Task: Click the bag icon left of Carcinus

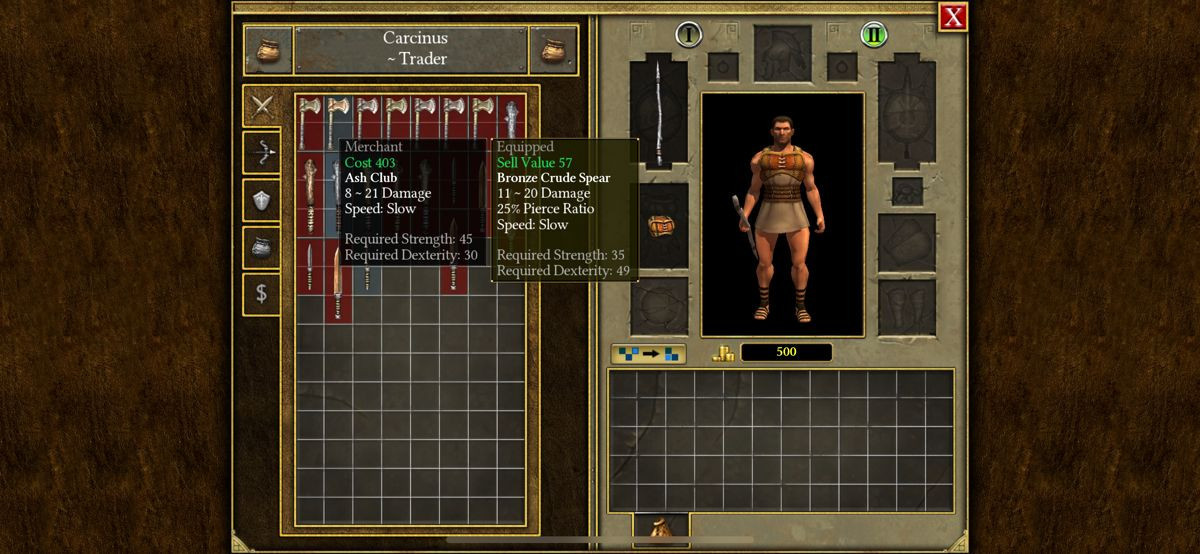Action: point(267,50)
